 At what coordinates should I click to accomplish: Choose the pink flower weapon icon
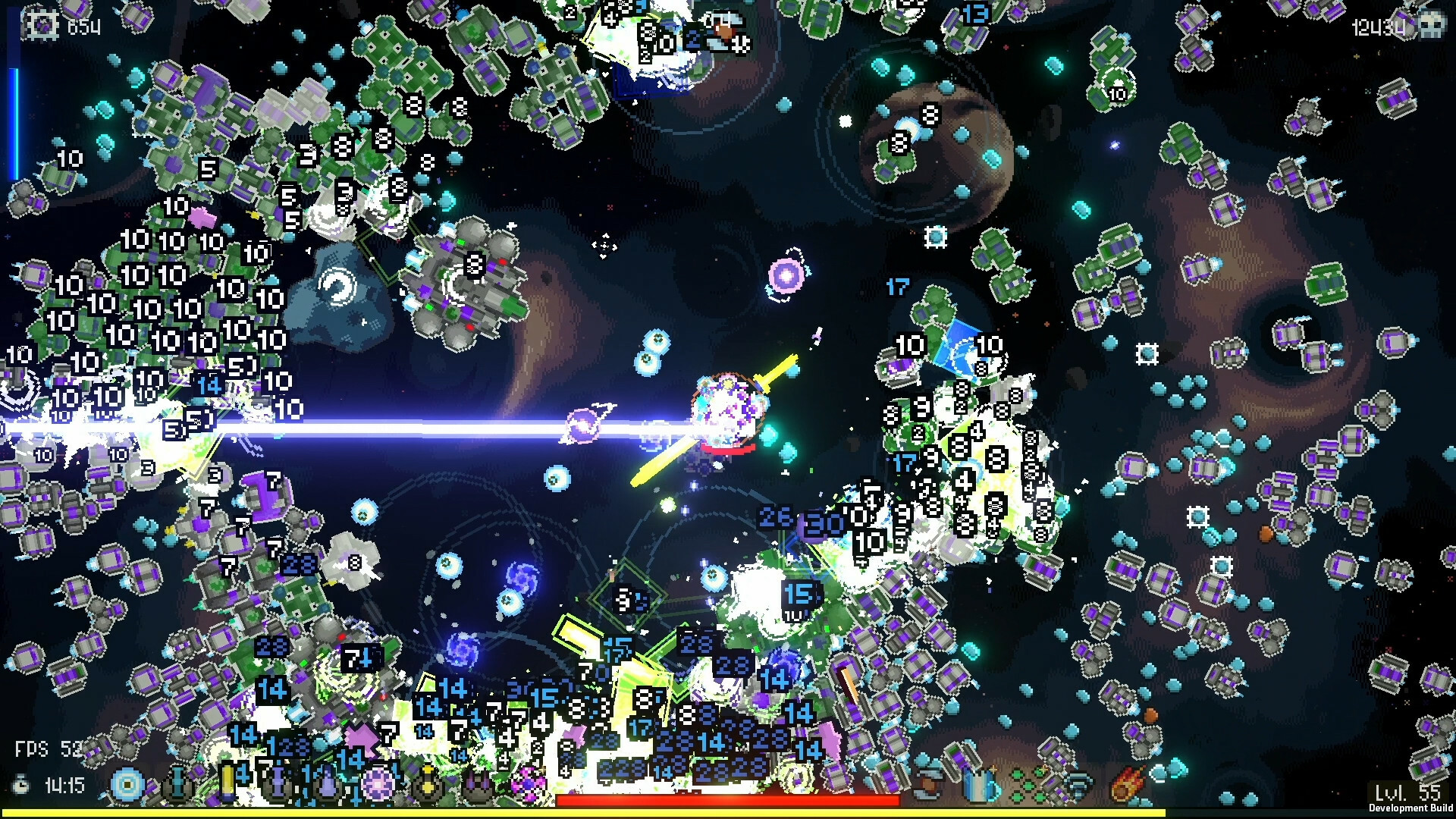528,784
